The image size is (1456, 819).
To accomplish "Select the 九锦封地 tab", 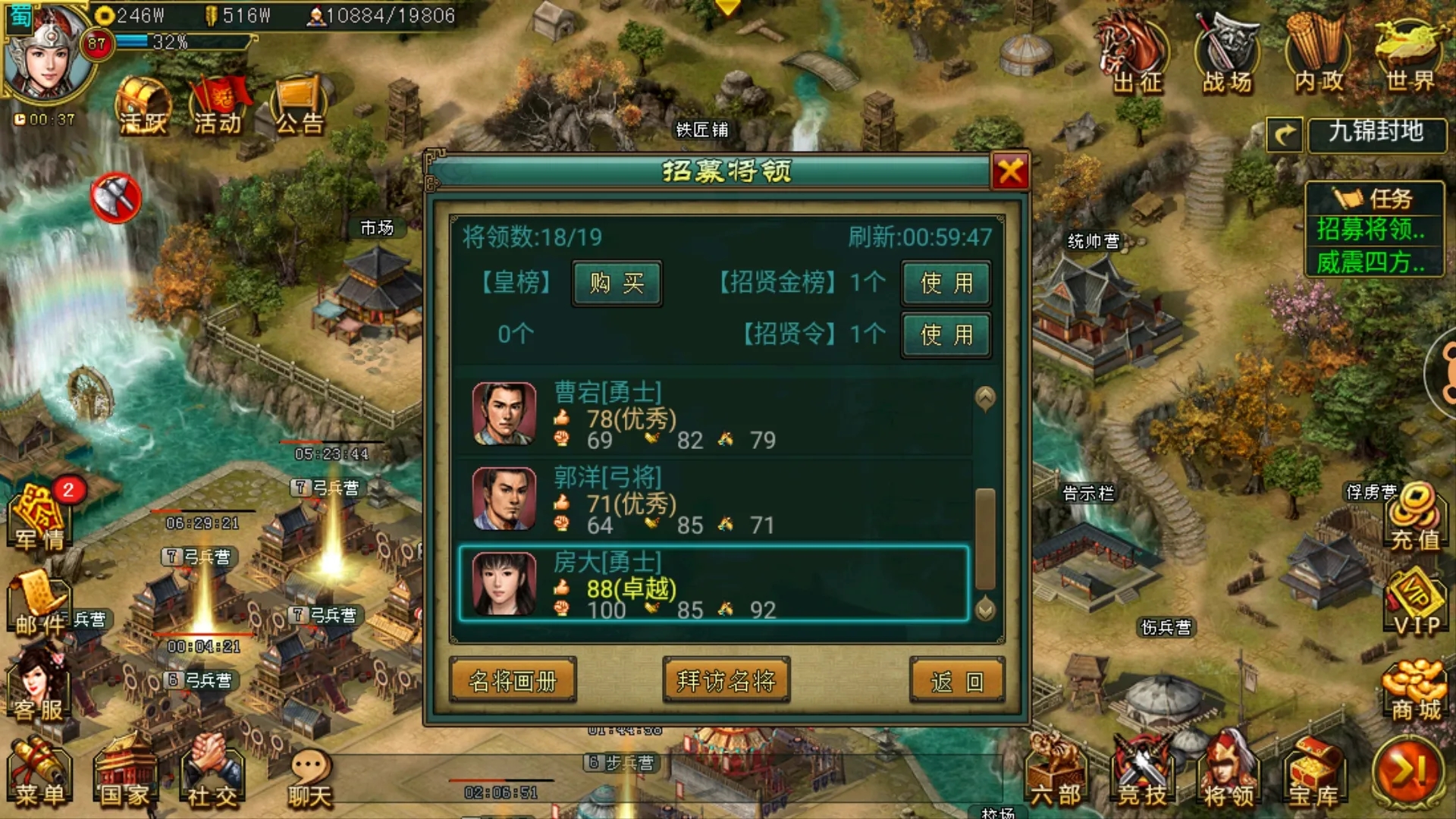I will tap(1376, 135).
